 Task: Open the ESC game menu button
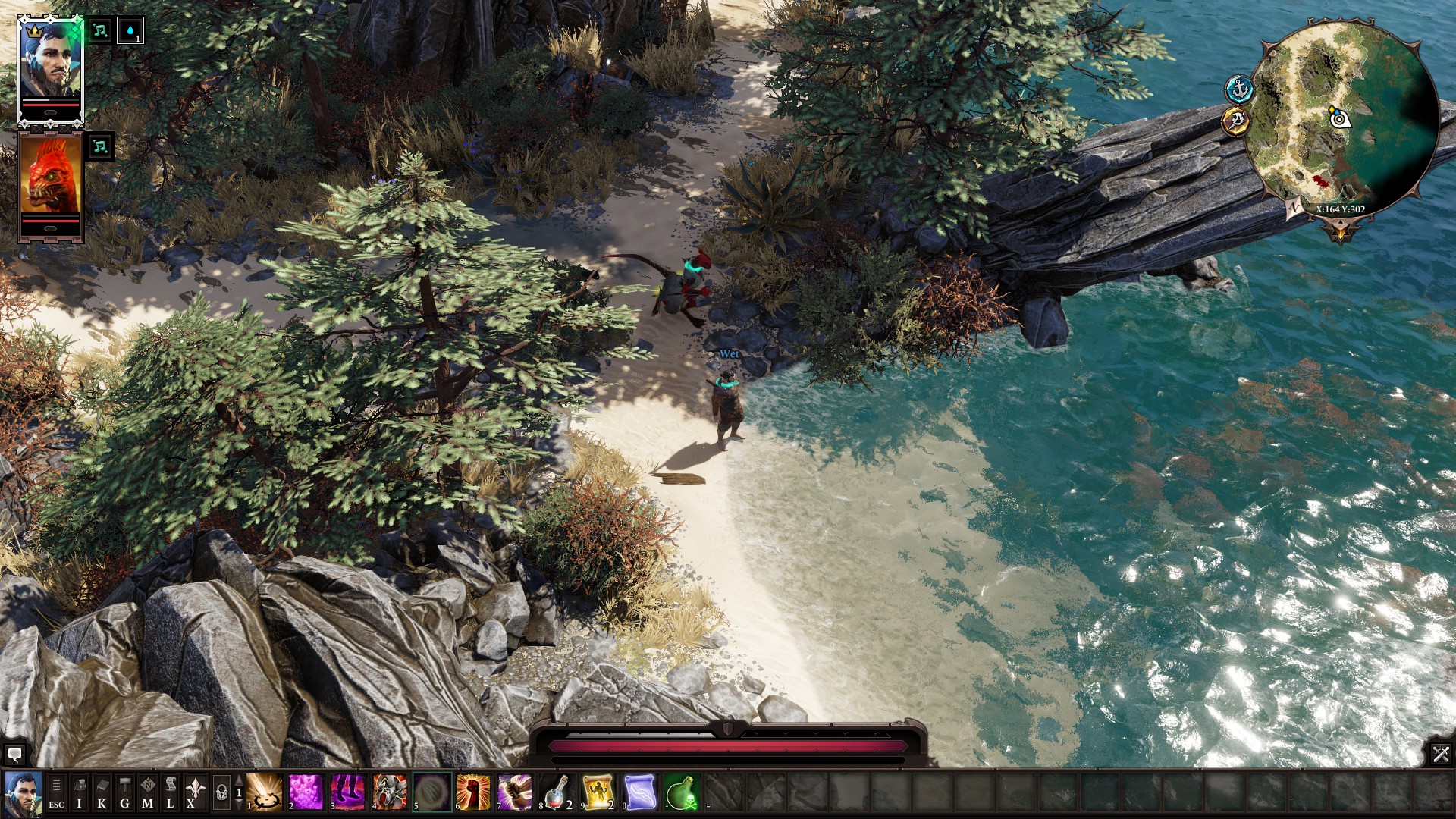point(56,793)
